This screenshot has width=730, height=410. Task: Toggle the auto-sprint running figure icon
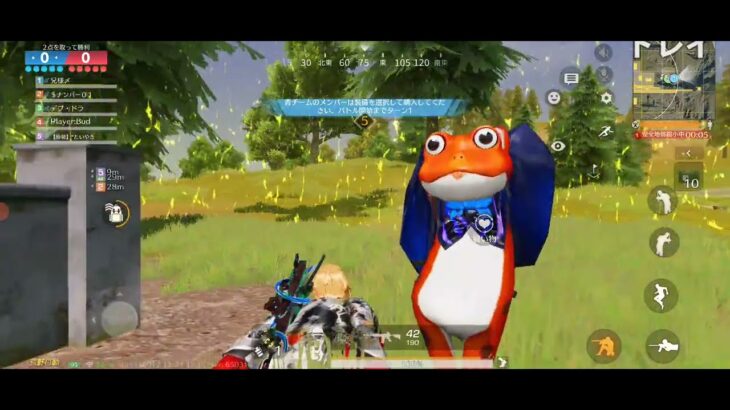pyautogui.click(x=605, y=132)
